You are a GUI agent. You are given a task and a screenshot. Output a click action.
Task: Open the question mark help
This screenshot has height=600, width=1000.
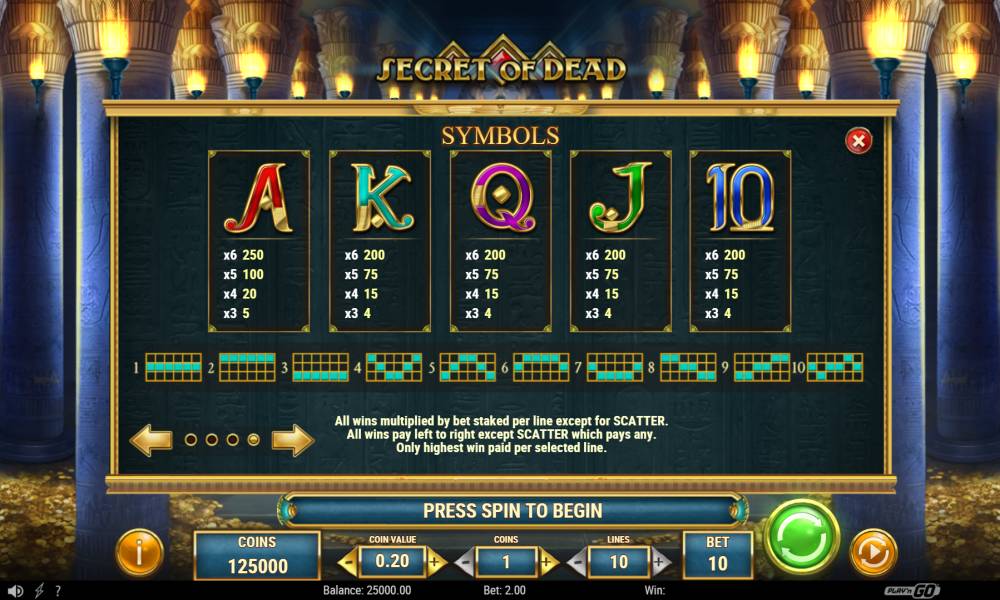(x=58, y=591)
